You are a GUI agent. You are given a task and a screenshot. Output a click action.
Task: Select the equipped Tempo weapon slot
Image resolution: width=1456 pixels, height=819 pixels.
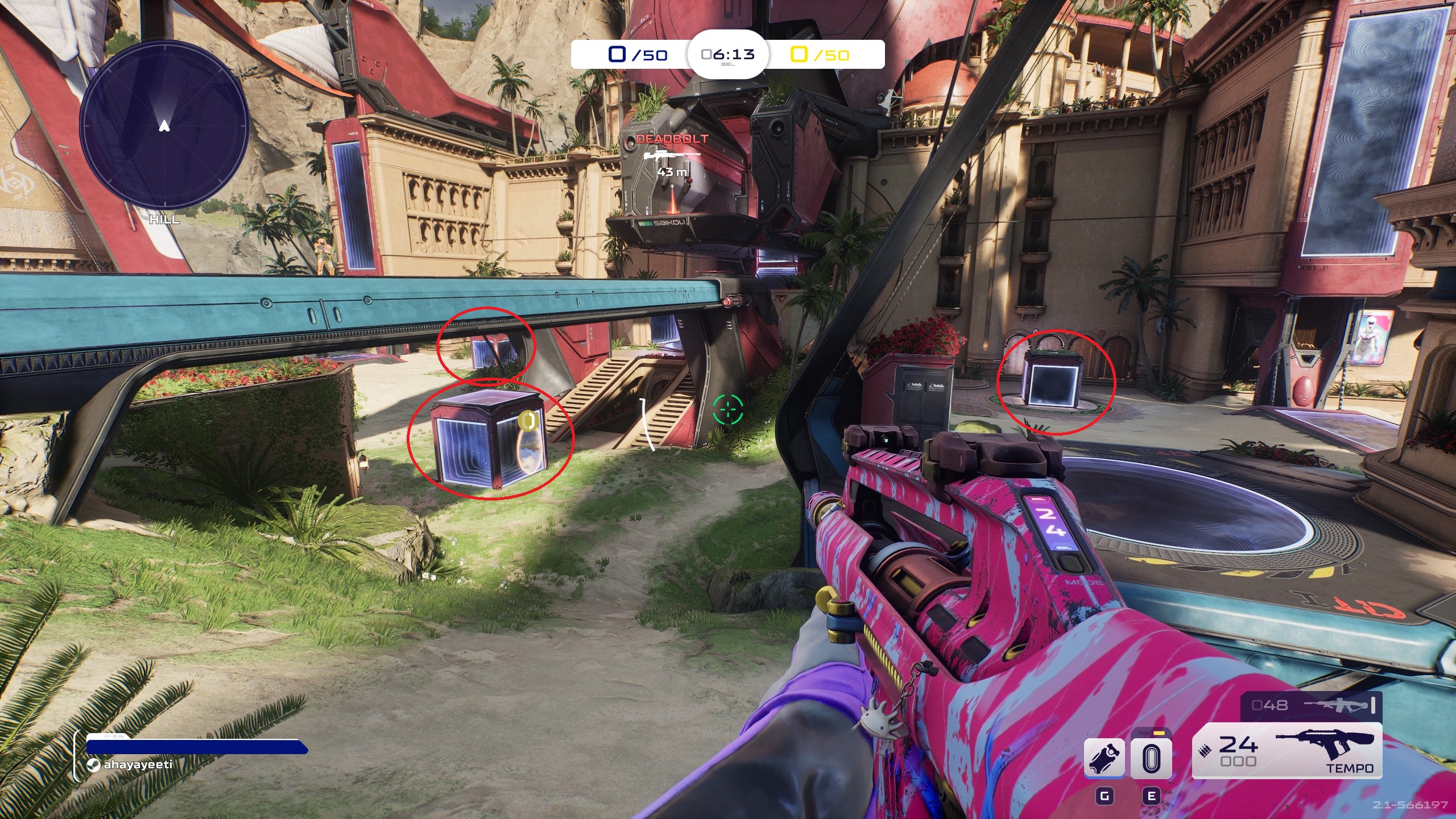click(x=1287, y=751)
